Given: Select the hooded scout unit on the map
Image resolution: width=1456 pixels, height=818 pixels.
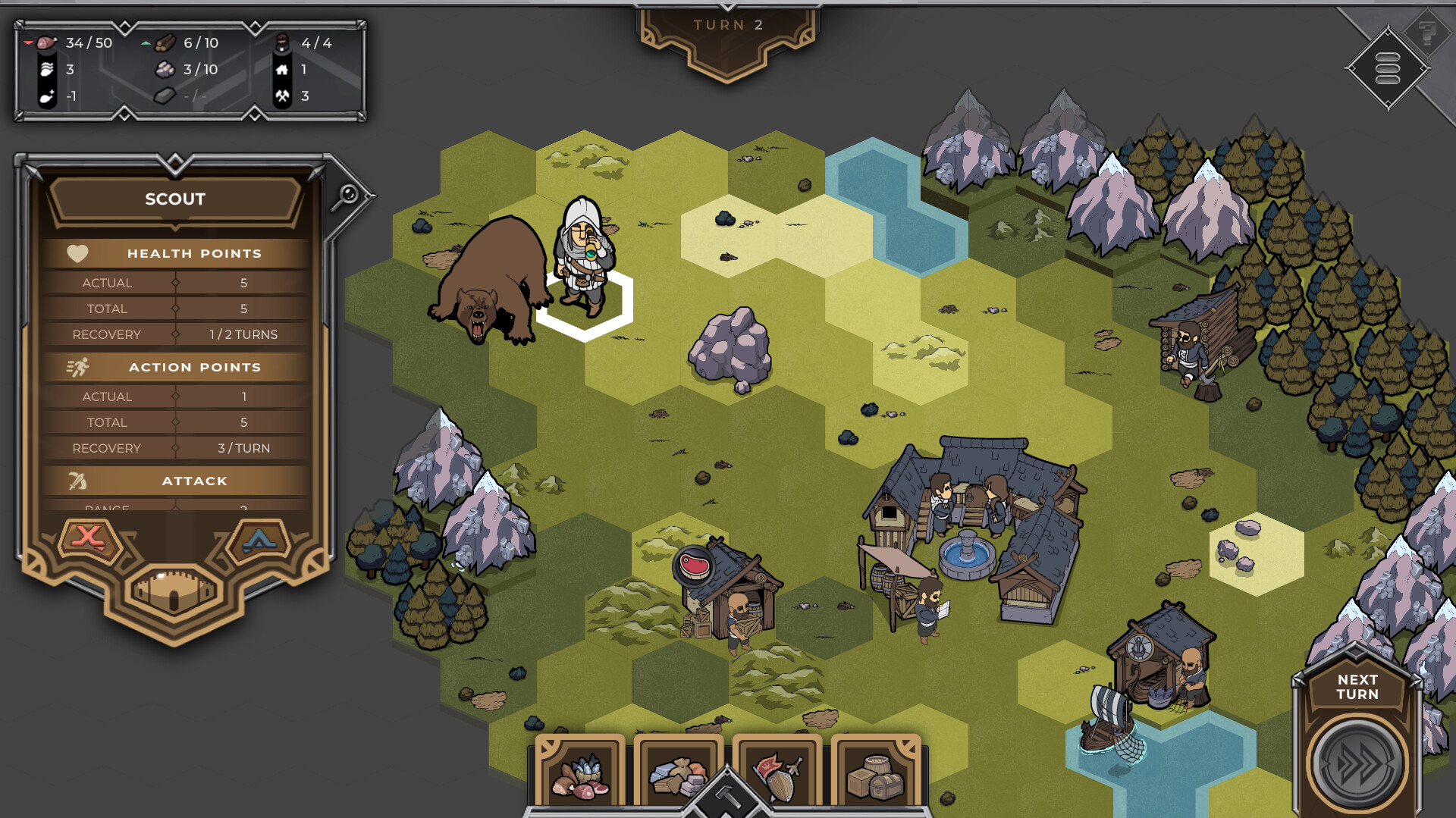Looking at the screenshot, I should (585, 262).
